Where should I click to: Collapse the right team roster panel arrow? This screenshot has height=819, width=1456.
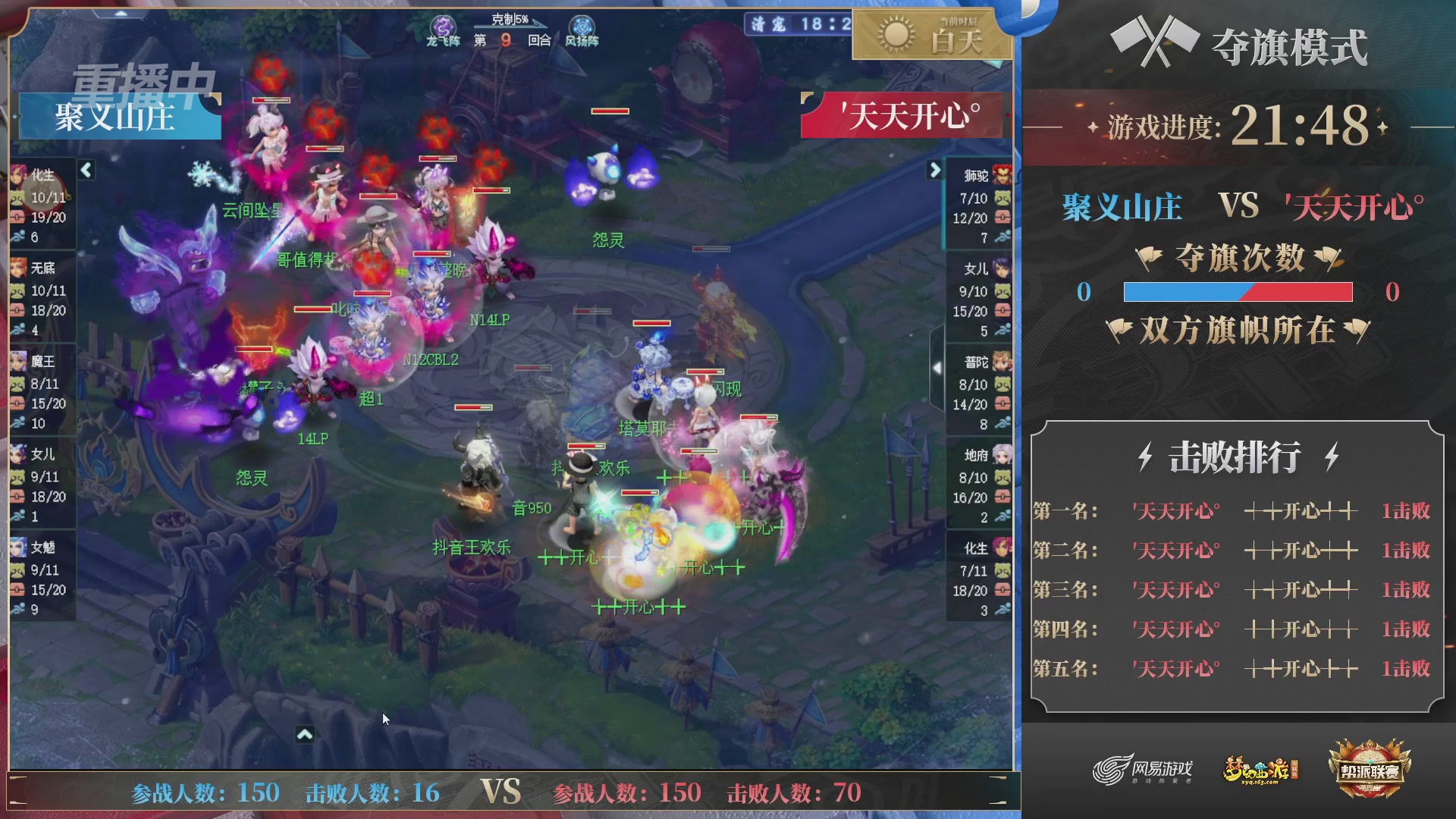point(934,171)
